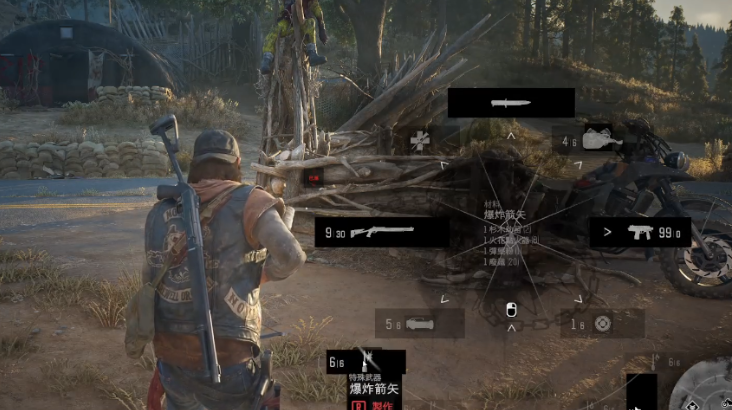Select the explosive bolt special weapon slot
Screen dimensions: 732x410
pos(366,361)
